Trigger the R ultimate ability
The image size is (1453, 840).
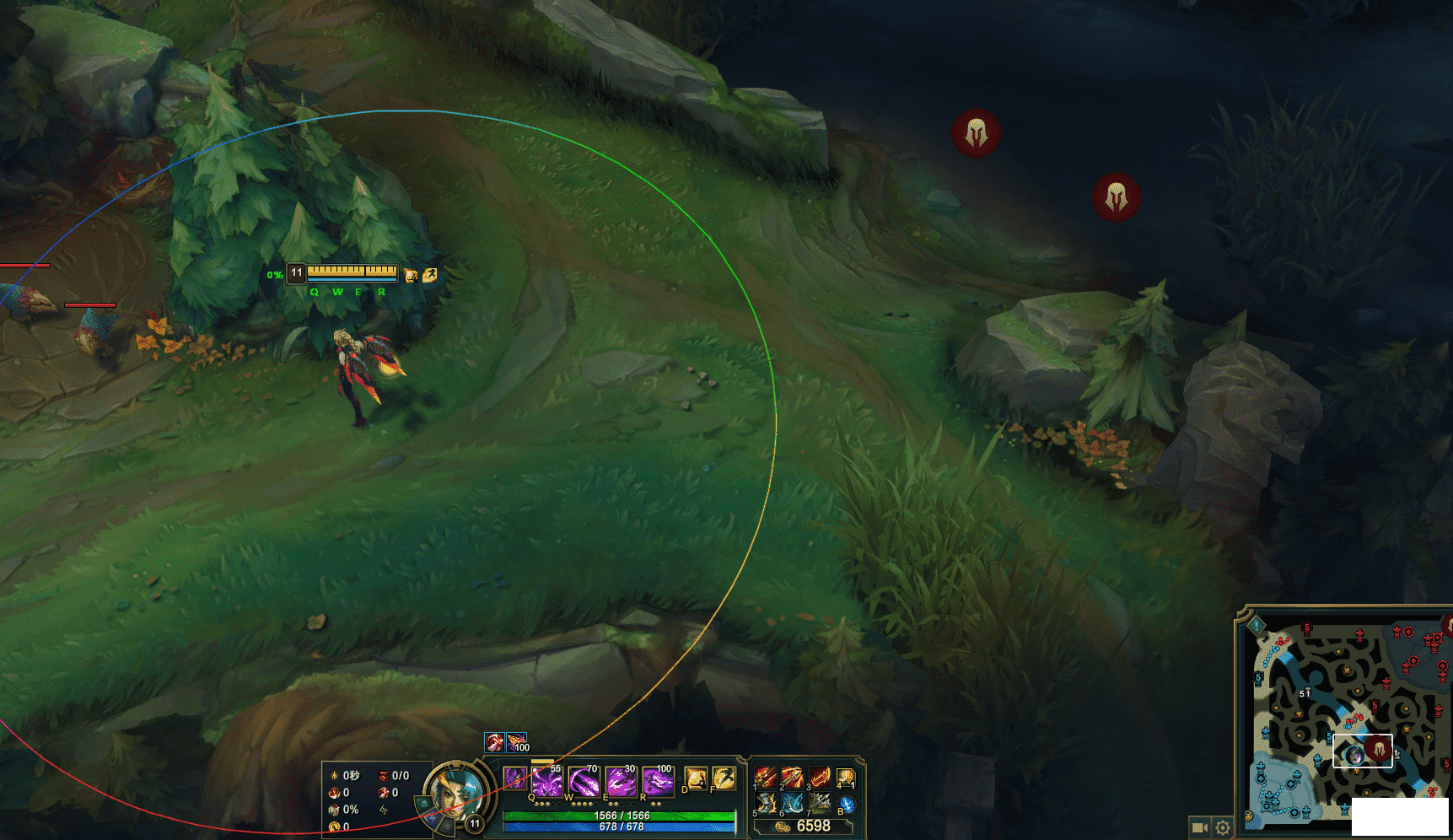658,781
